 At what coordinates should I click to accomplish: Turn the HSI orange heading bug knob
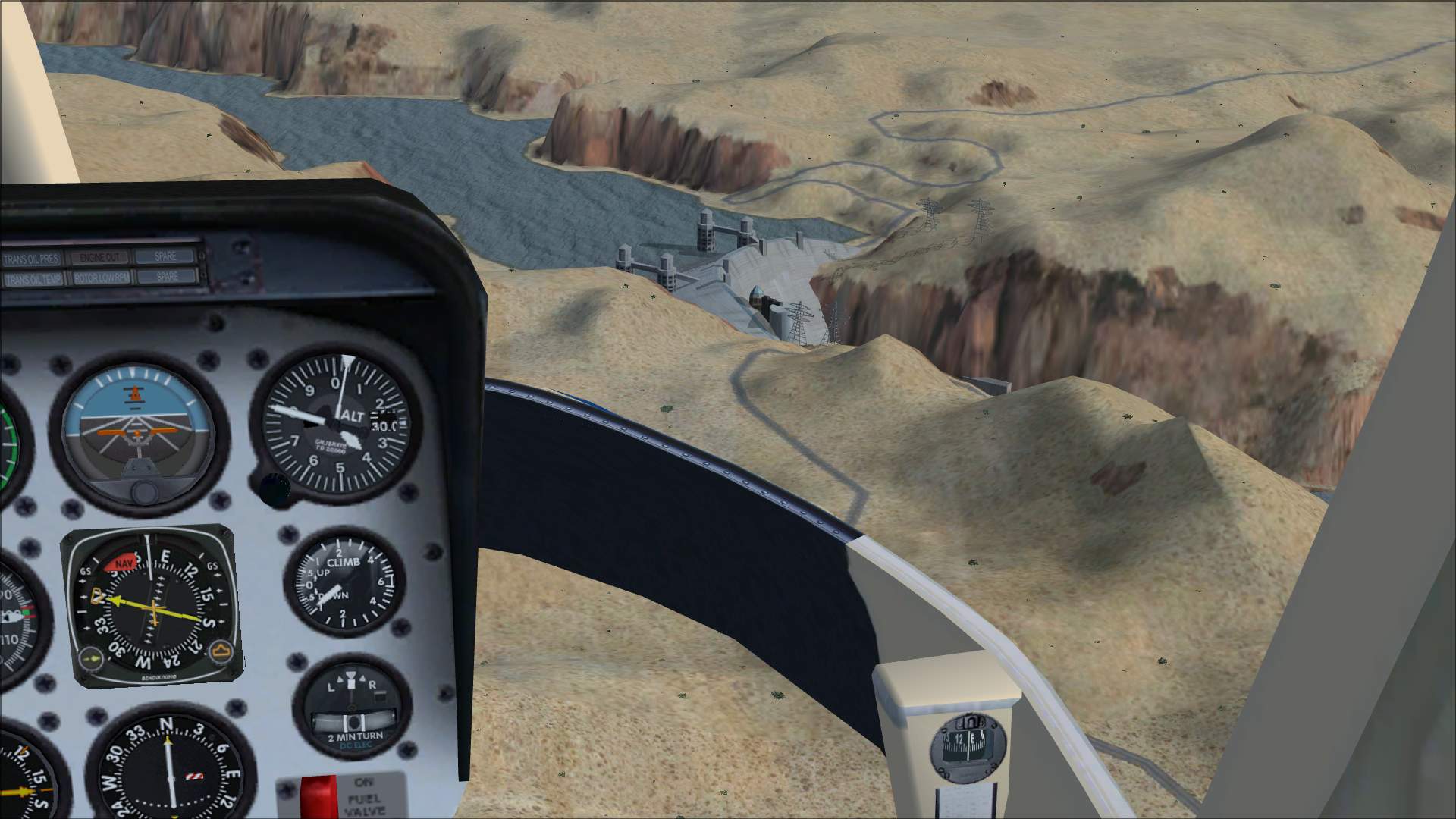pyautogui.click(x=222, y=651)
